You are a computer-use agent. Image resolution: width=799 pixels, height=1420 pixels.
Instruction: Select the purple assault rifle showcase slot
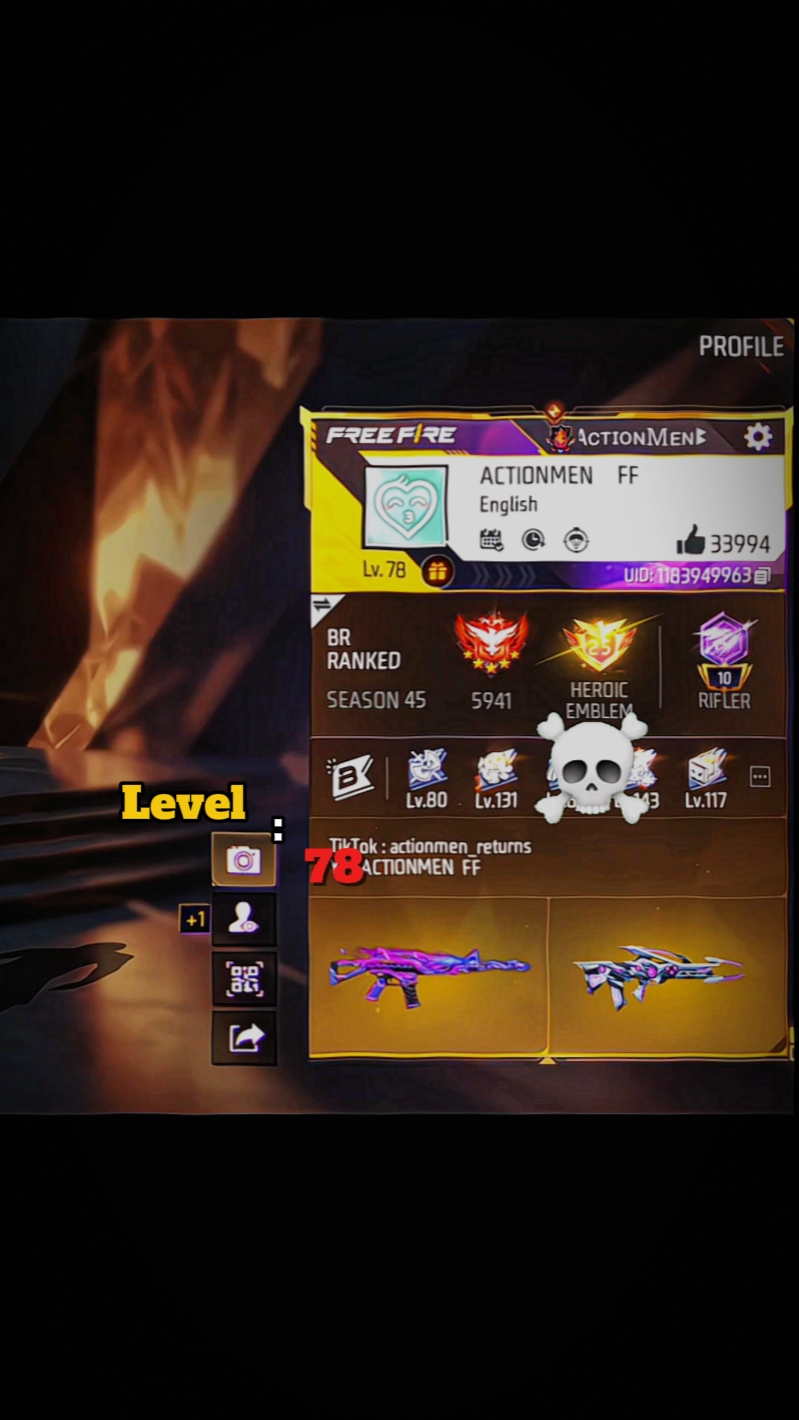point(429,975)
